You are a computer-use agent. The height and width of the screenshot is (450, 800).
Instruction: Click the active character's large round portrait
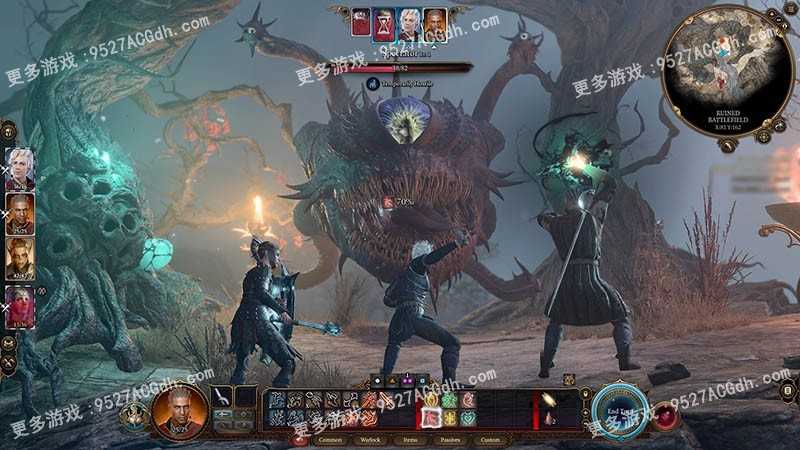181,408
